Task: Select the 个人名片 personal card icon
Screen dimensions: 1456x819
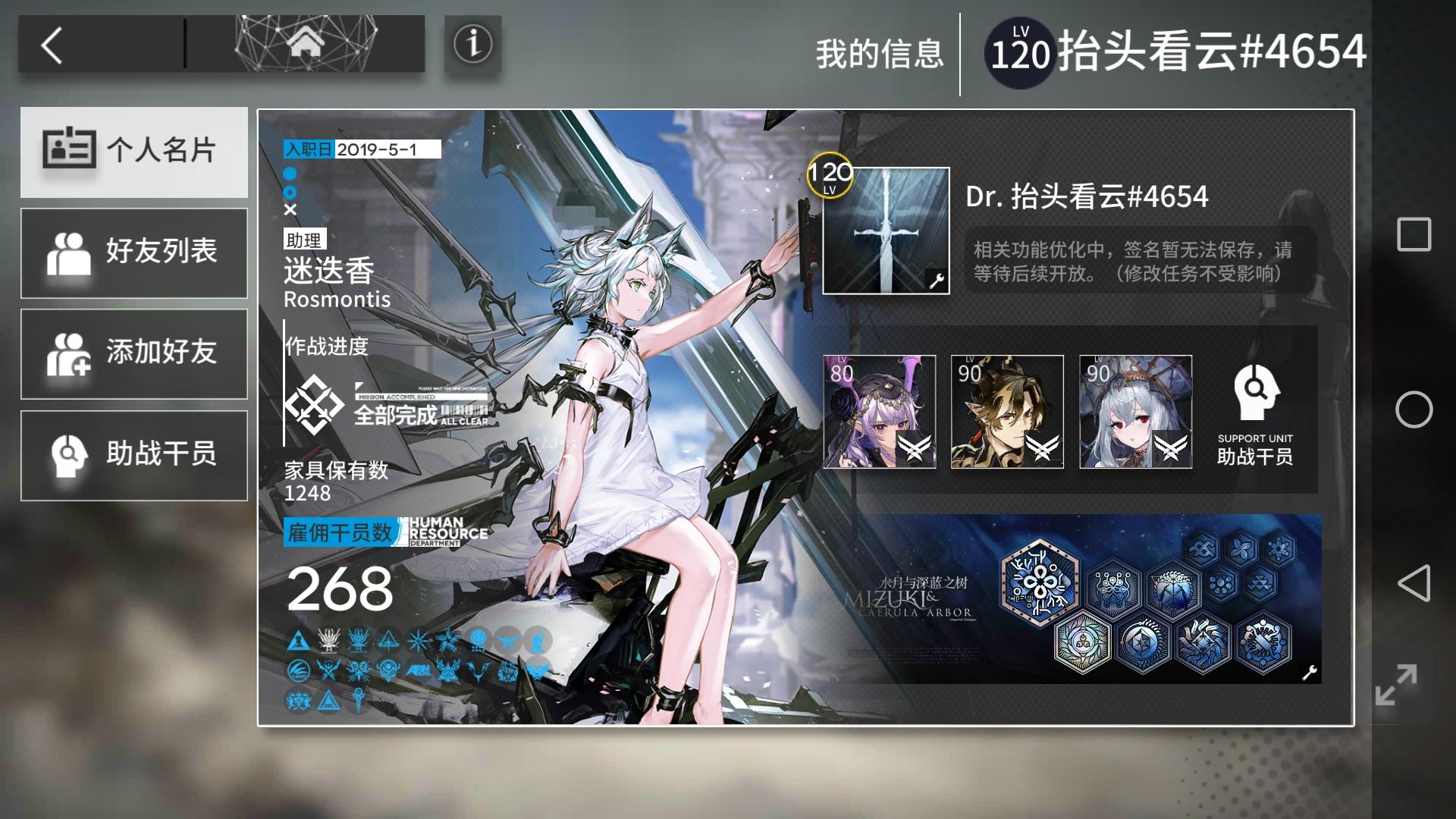Action: click(134, 151)
